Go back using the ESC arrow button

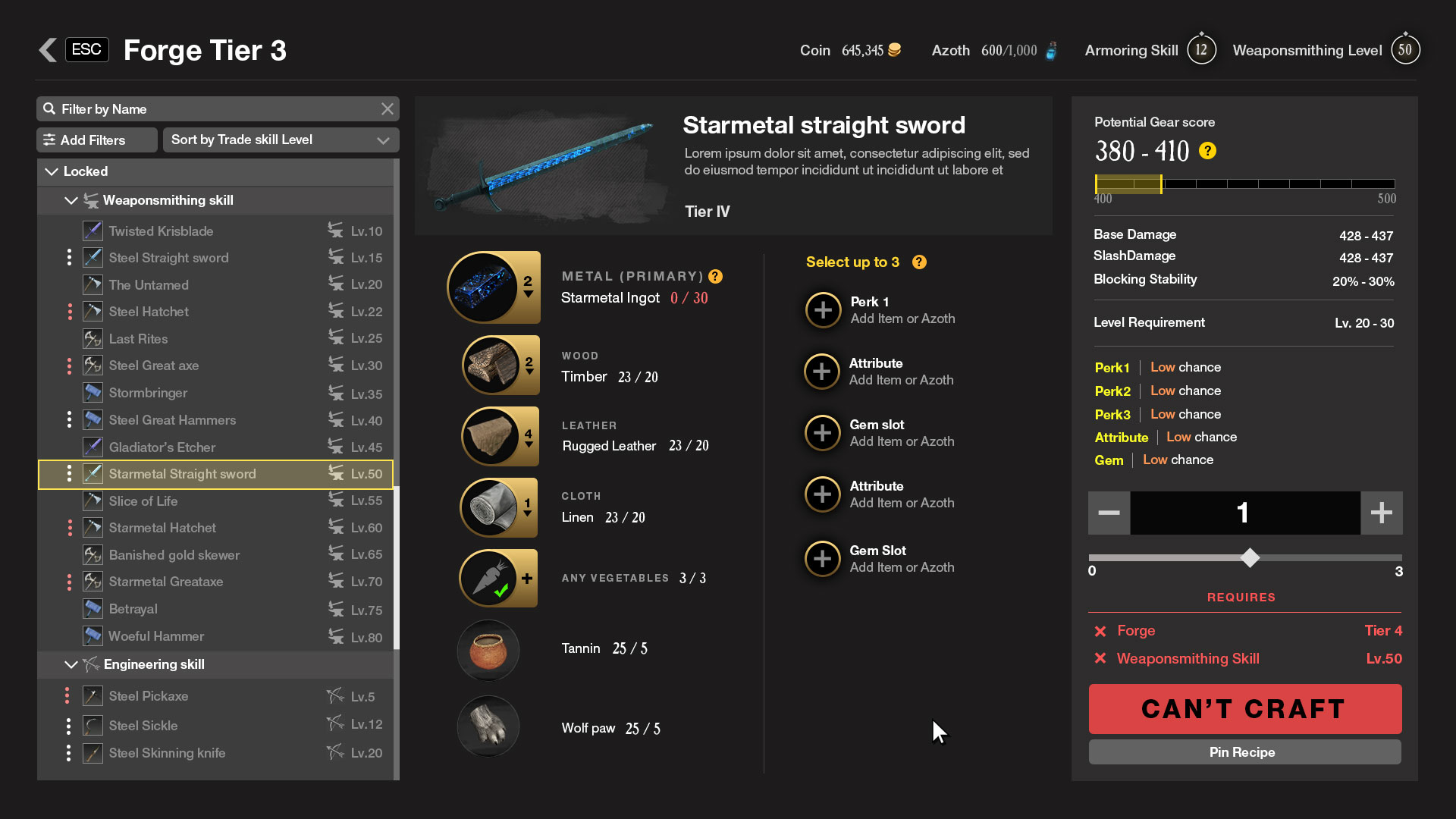[49, 50]
